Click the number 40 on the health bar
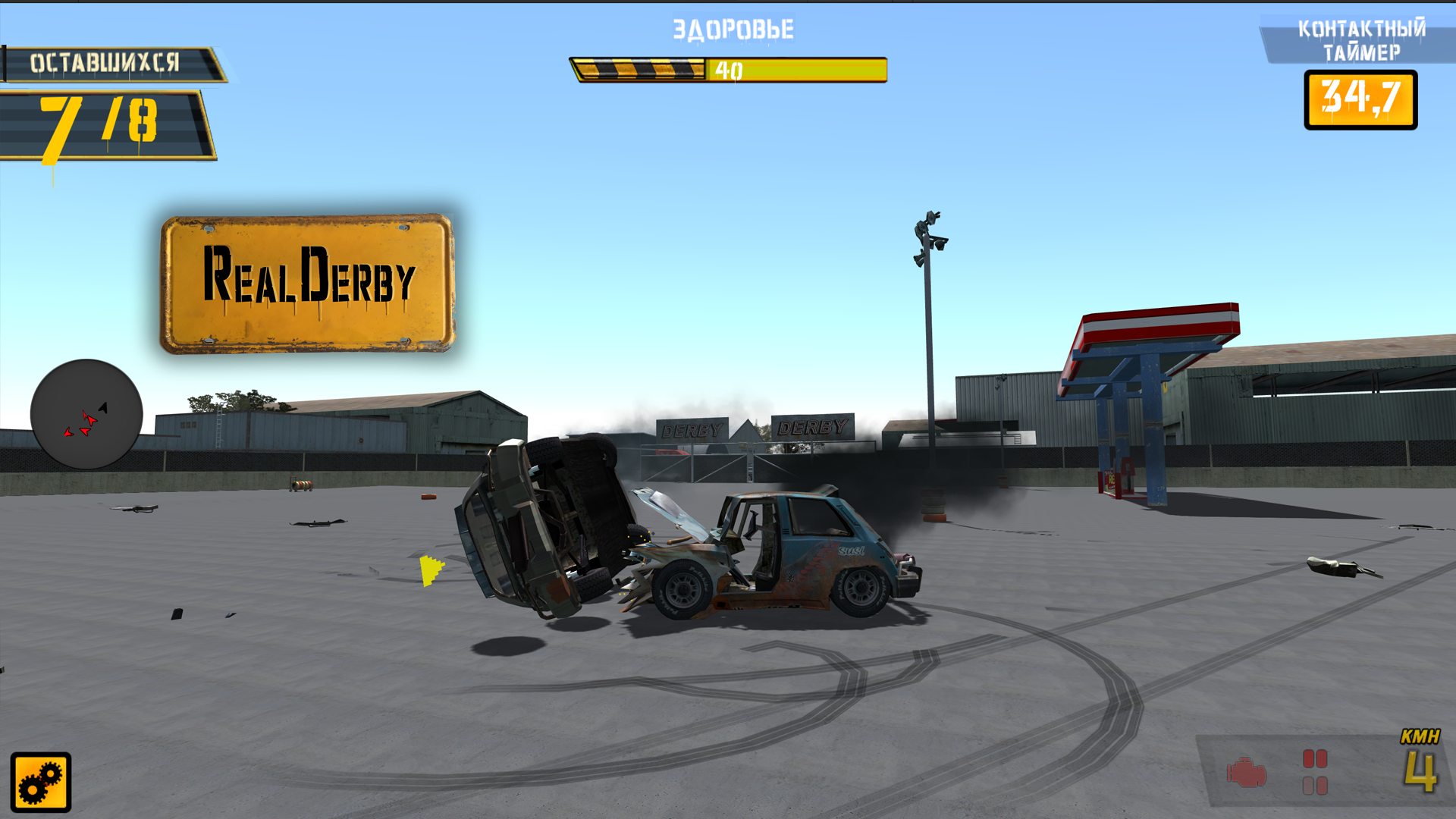 730,70
